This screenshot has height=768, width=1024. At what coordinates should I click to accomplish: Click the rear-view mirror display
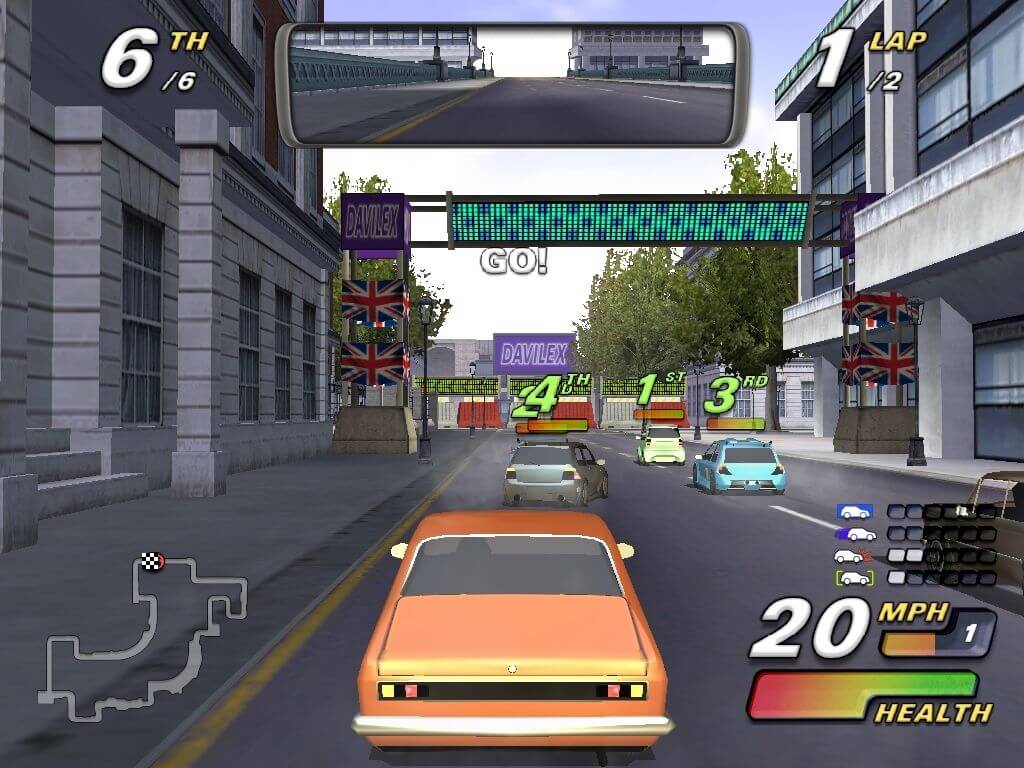point(511,84)
